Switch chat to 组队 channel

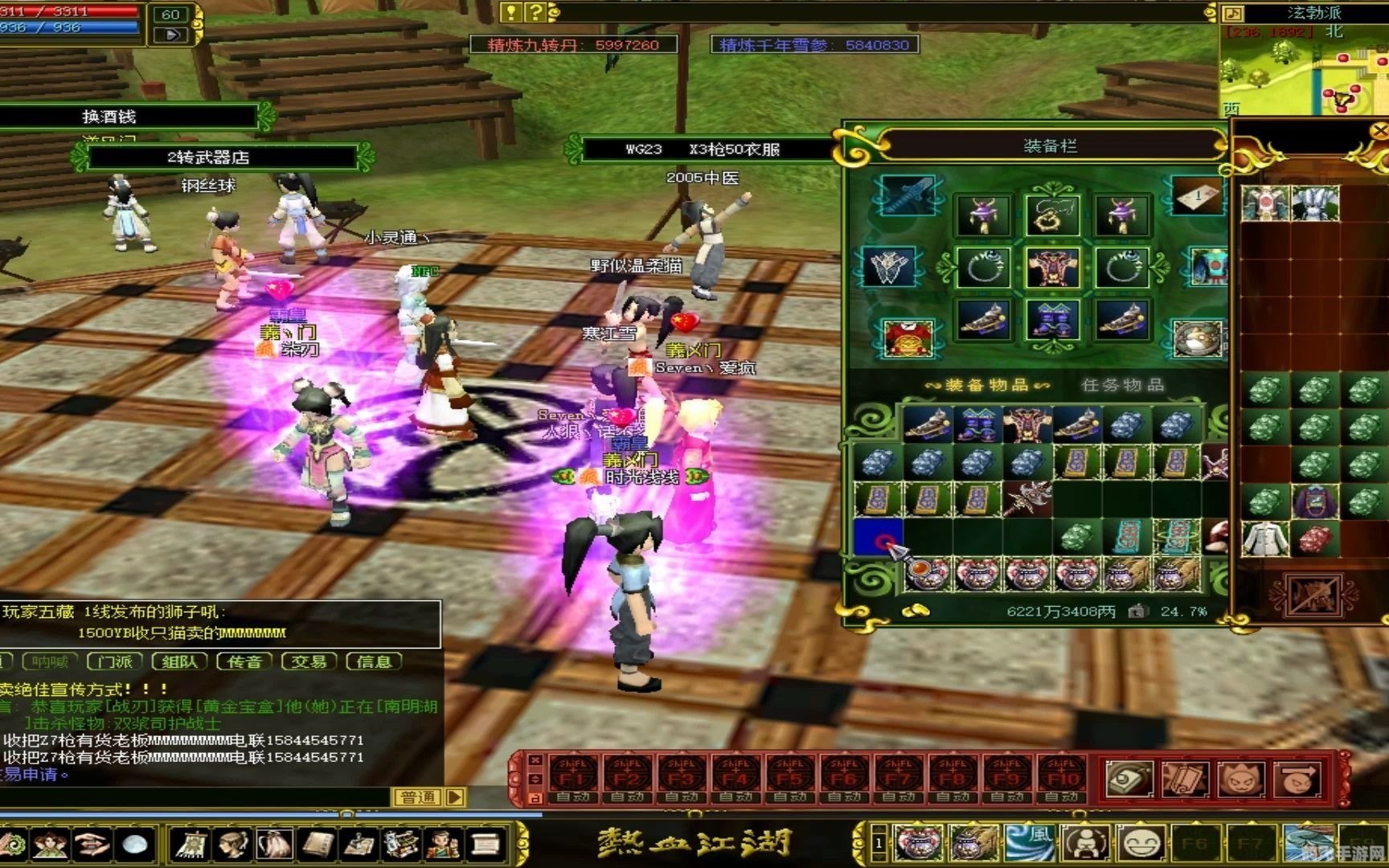tap(179, 661)
